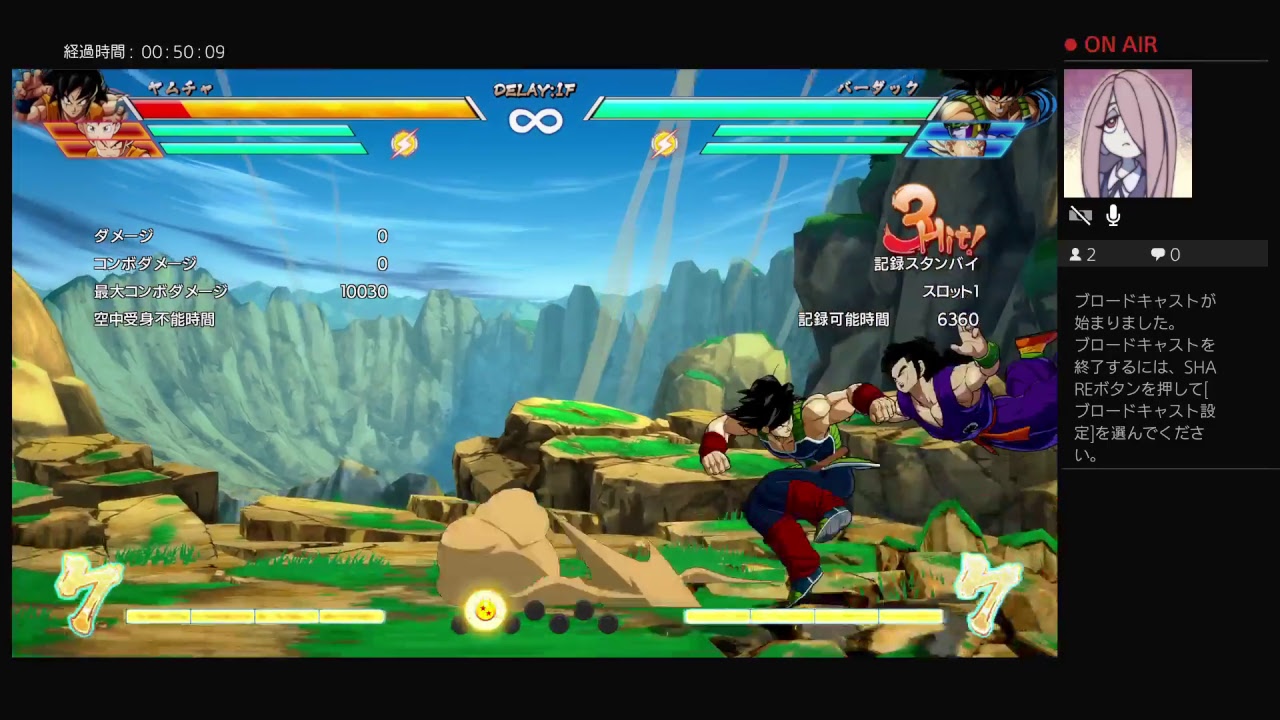Click the streamer avatar thumbnail
This screenshot has width=1280, height=720.
[1128, 132]
